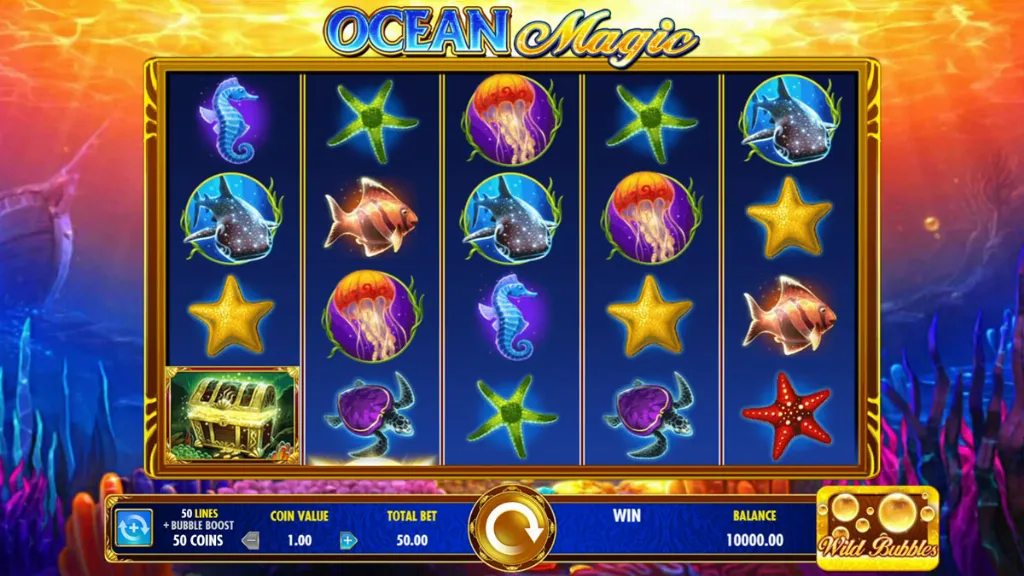
Task: Activate the Wild Bubbles feature
Action: click(x=877, y=525)
